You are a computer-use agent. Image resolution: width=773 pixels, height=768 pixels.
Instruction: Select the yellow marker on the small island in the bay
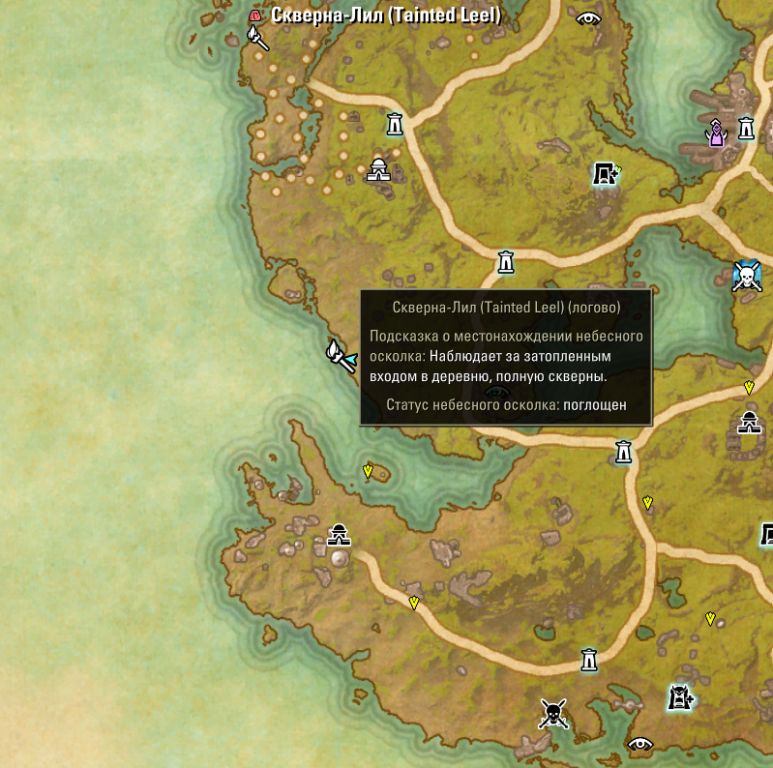[368, 469]
